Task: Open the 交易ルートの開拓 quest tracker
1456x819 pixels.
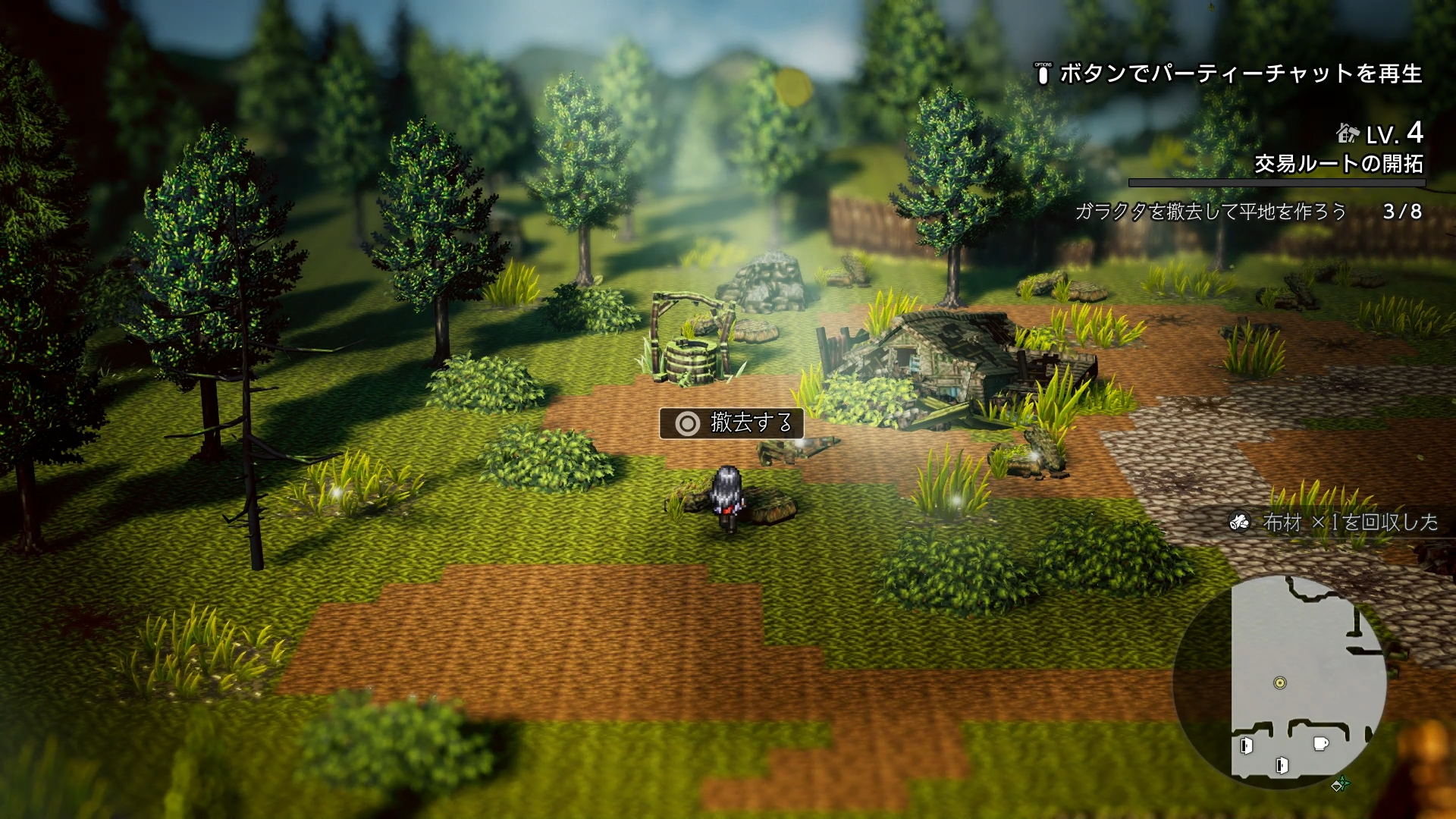Action: (1338, 164)
